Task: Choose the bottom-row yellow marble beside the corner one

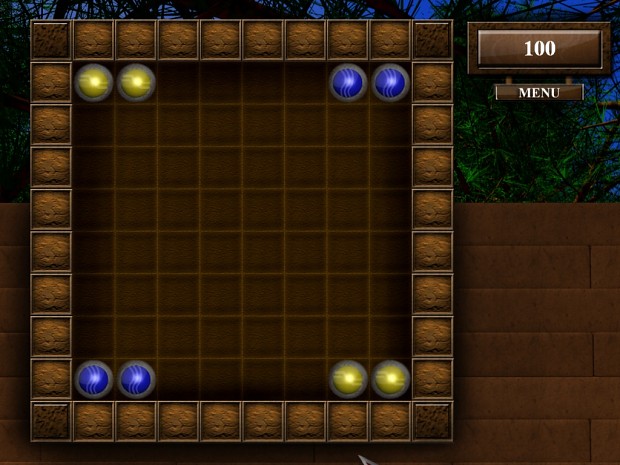Action: [x=349, y=379]
